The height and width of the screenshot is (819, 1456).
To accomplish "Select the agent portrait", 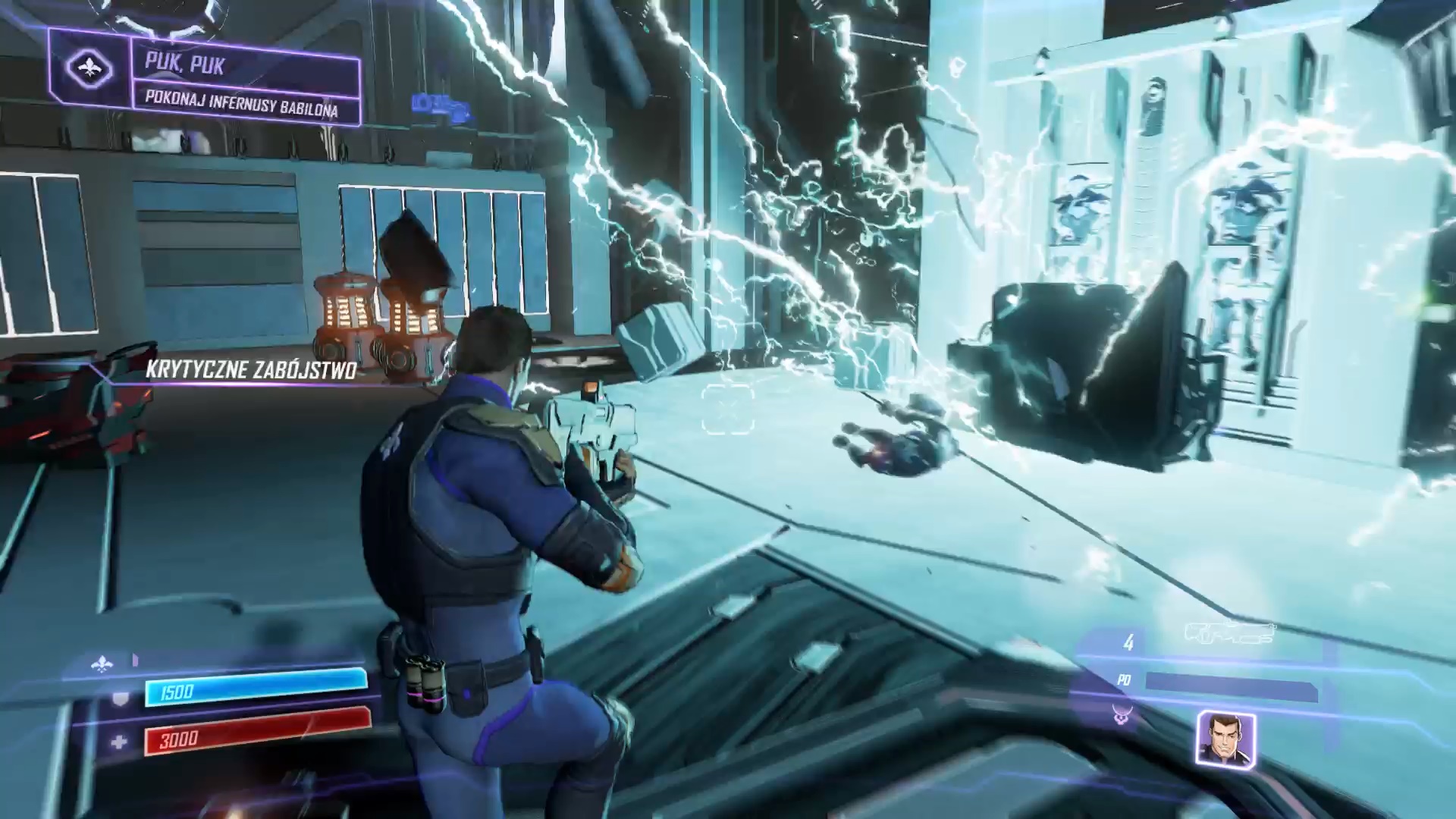I will [1225, 739].
